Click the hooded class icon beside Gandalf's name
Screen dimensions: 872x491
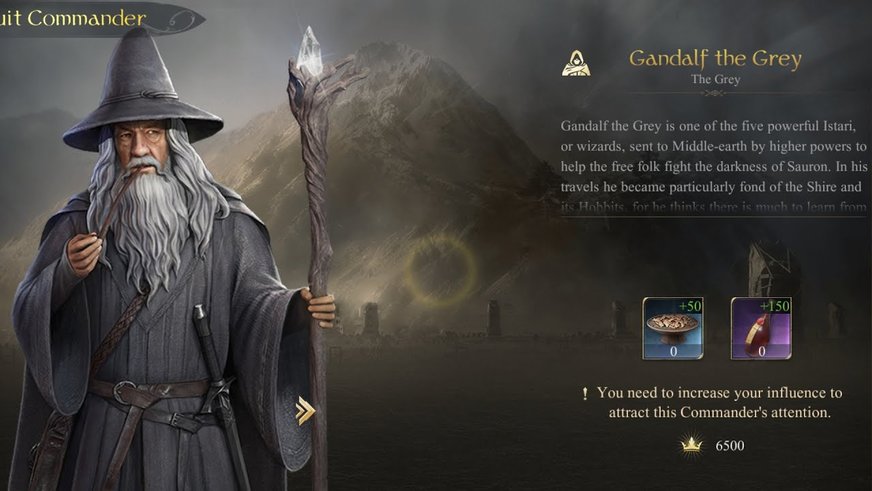point(574,63)
